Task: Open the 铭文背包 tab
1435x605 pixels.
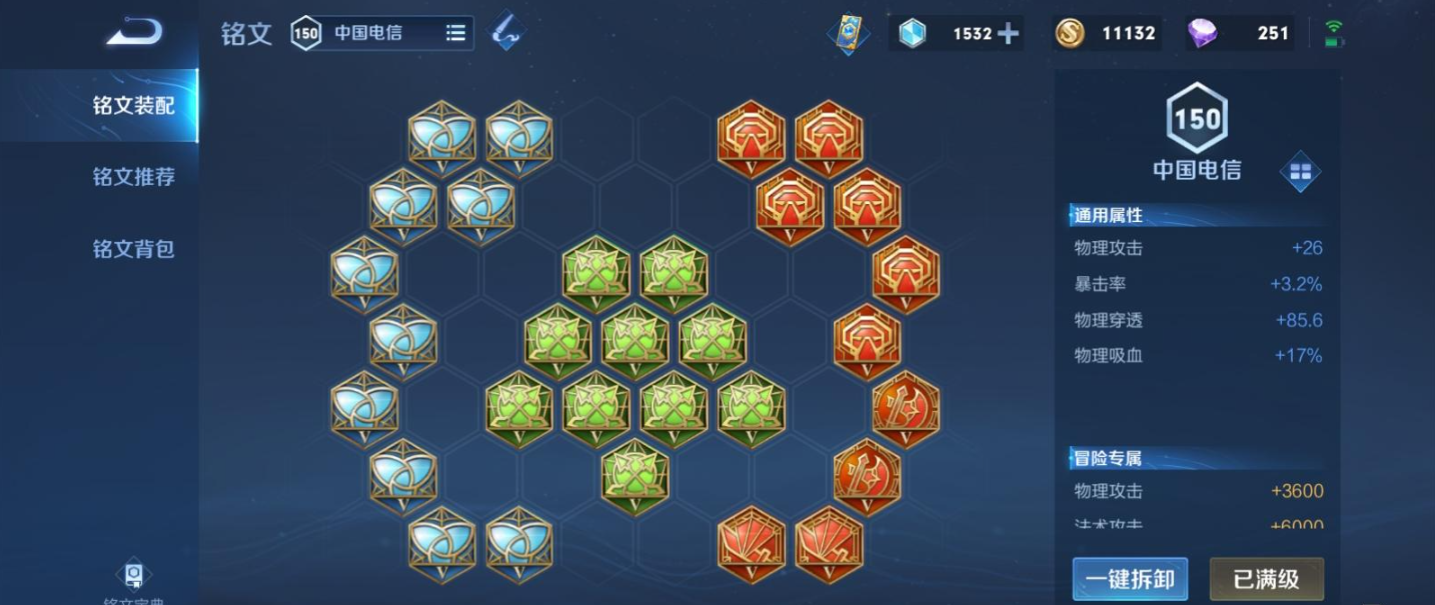Action: 134,249
